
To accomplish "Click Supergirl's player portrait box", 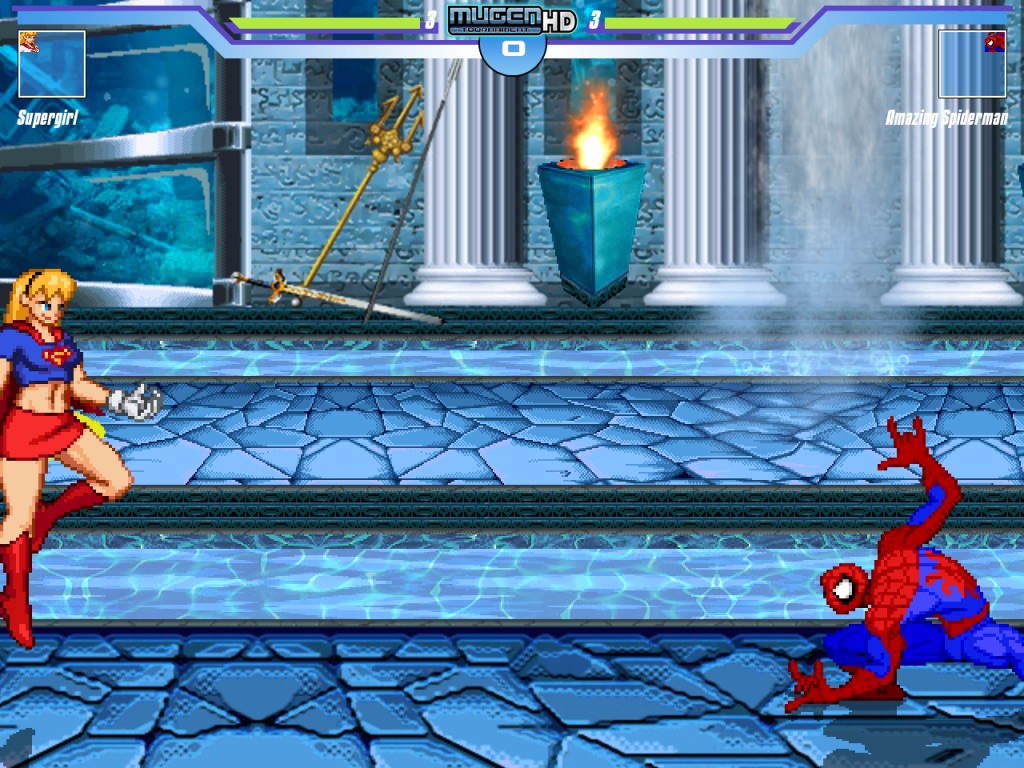I will tap(51, 64).
